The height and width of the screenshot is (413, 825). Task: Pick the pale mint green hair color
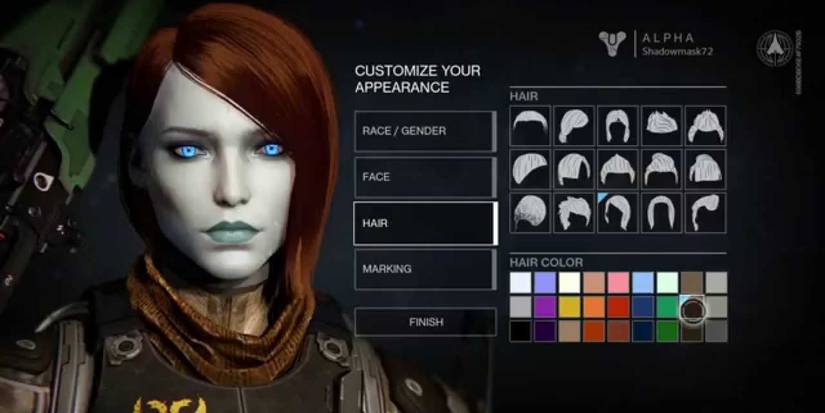667,283
